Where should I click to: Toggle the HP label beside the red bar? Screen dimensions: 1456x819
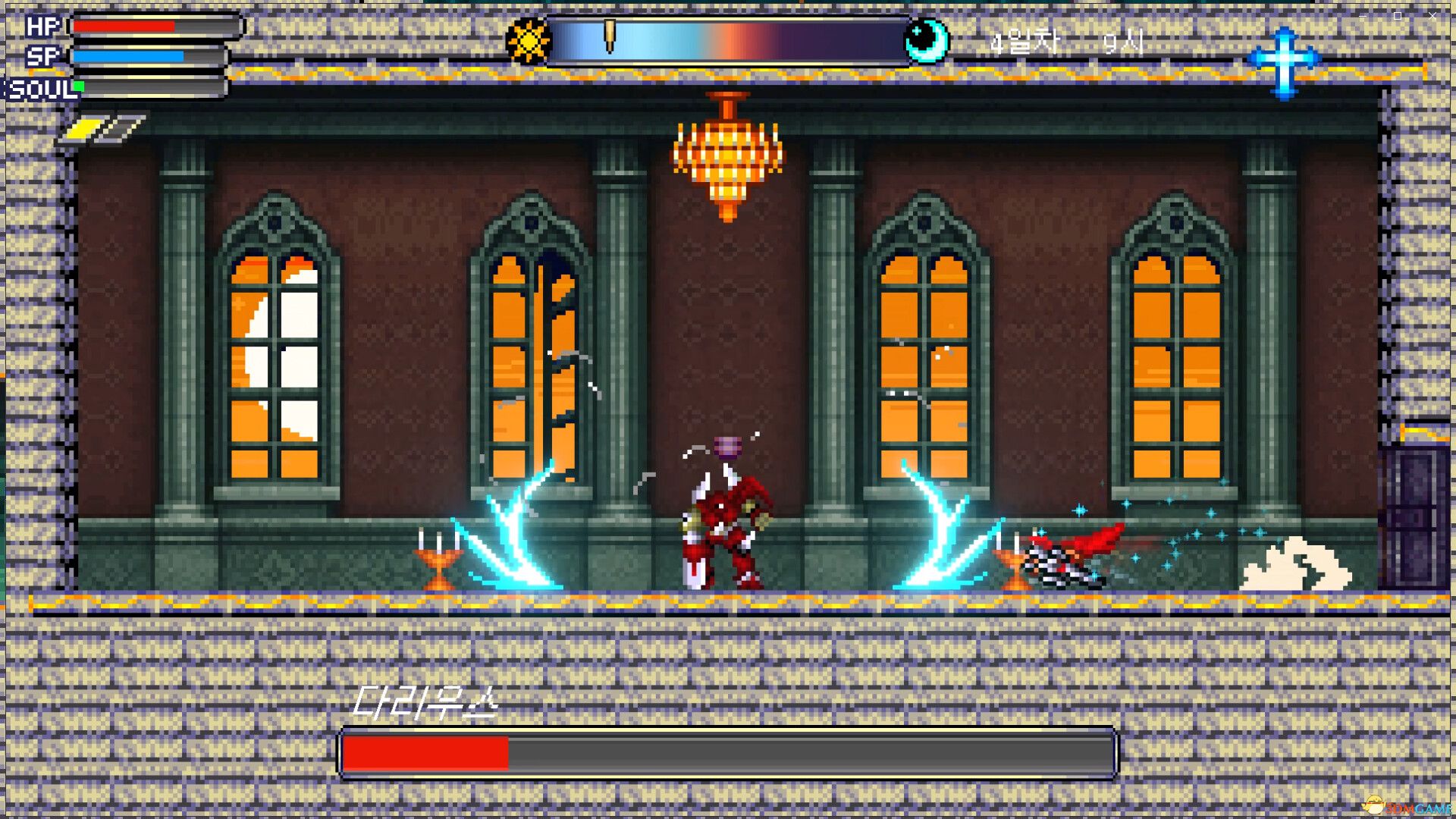tap(42, 27)
